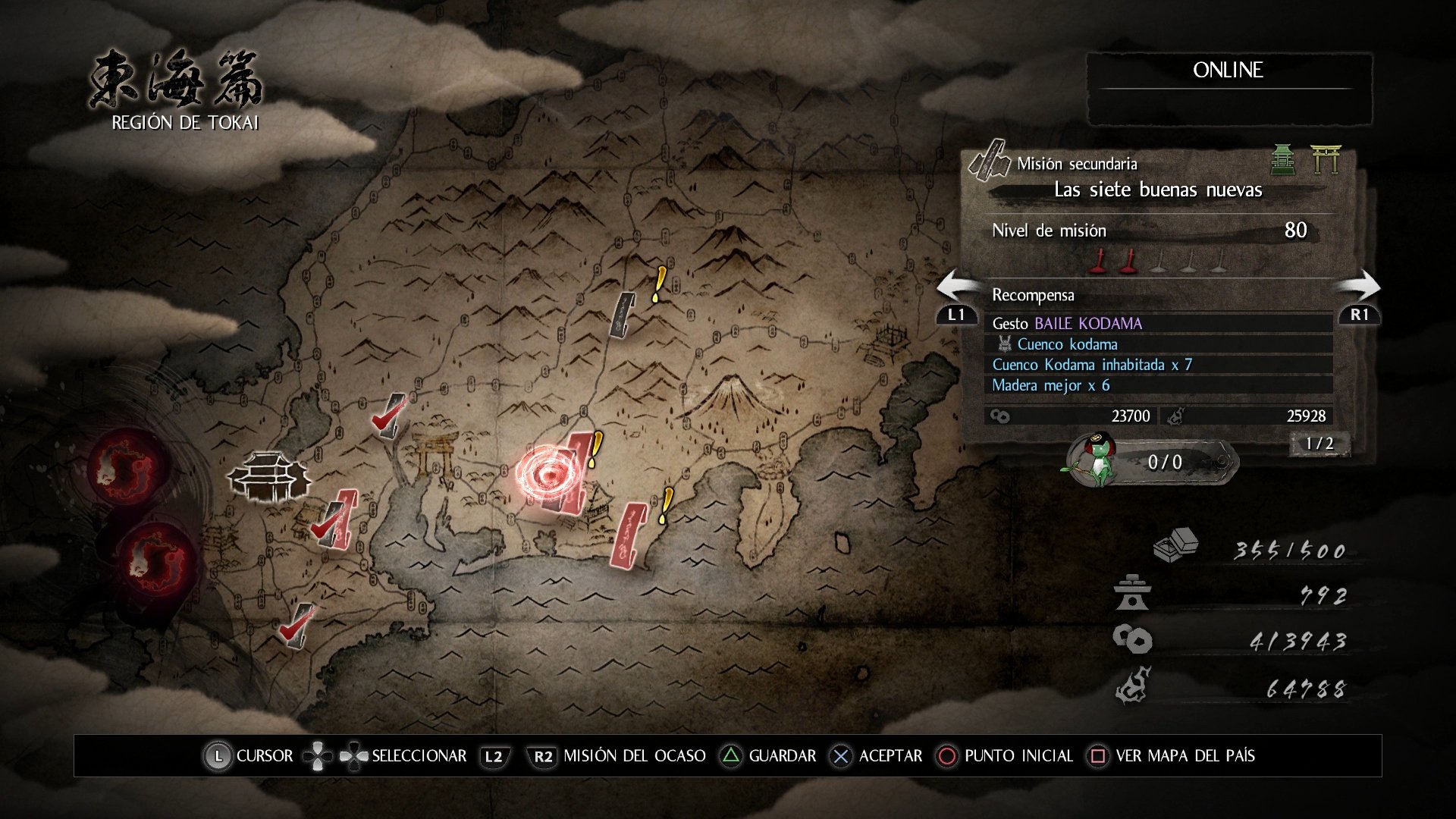Select the dark mission scroll with yellow exclamation
The image size is (1456, 819).
click(624, 313)
